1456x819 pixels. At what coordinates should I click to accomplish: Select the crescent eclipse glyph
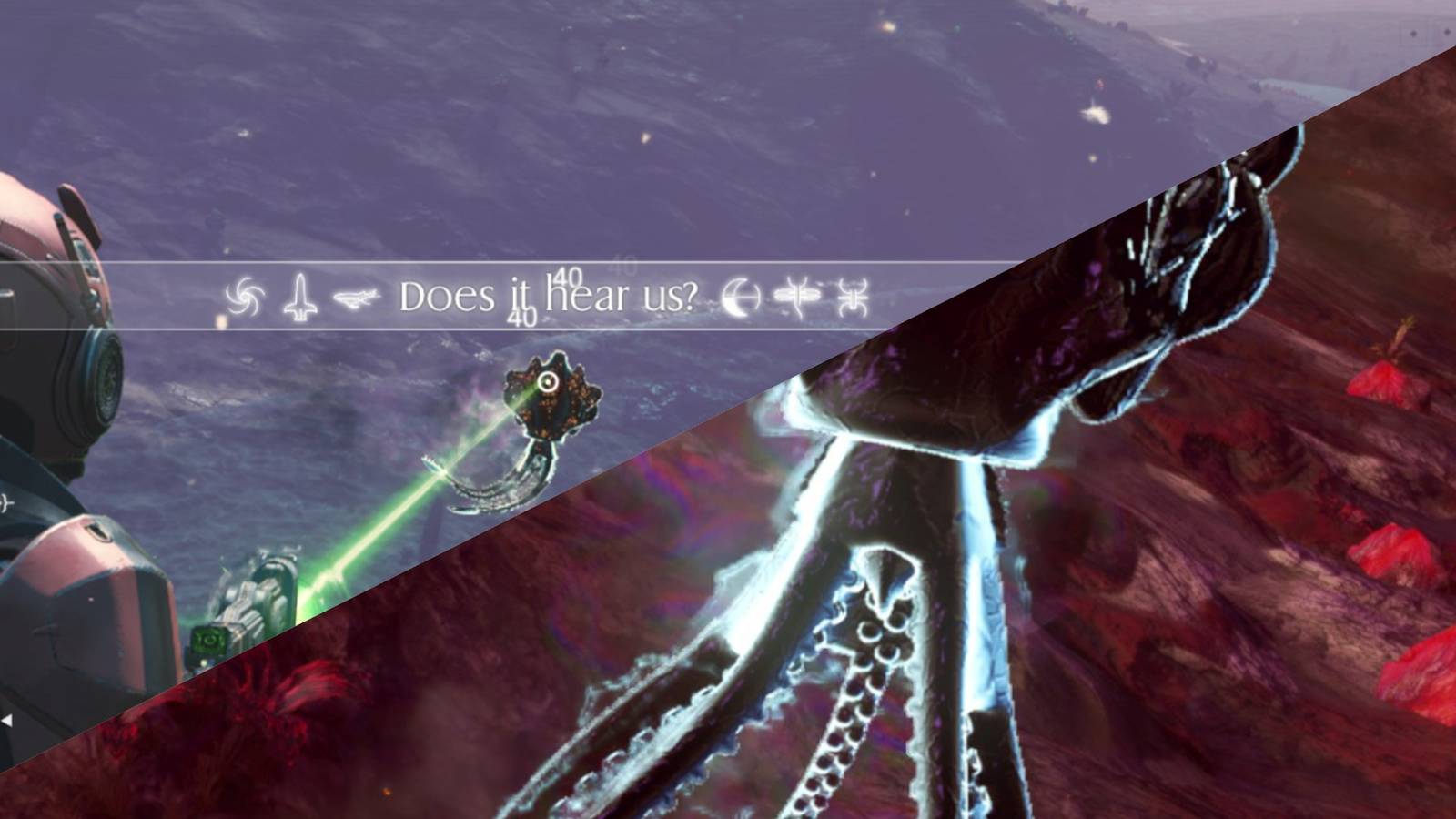739,296
